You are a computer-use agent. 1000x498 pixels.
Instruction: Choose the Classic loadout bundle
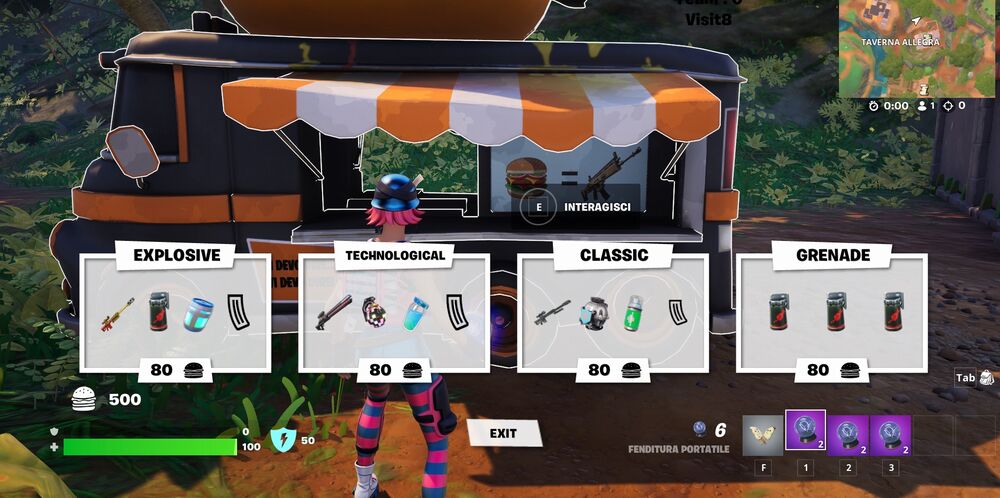(613, 312)
